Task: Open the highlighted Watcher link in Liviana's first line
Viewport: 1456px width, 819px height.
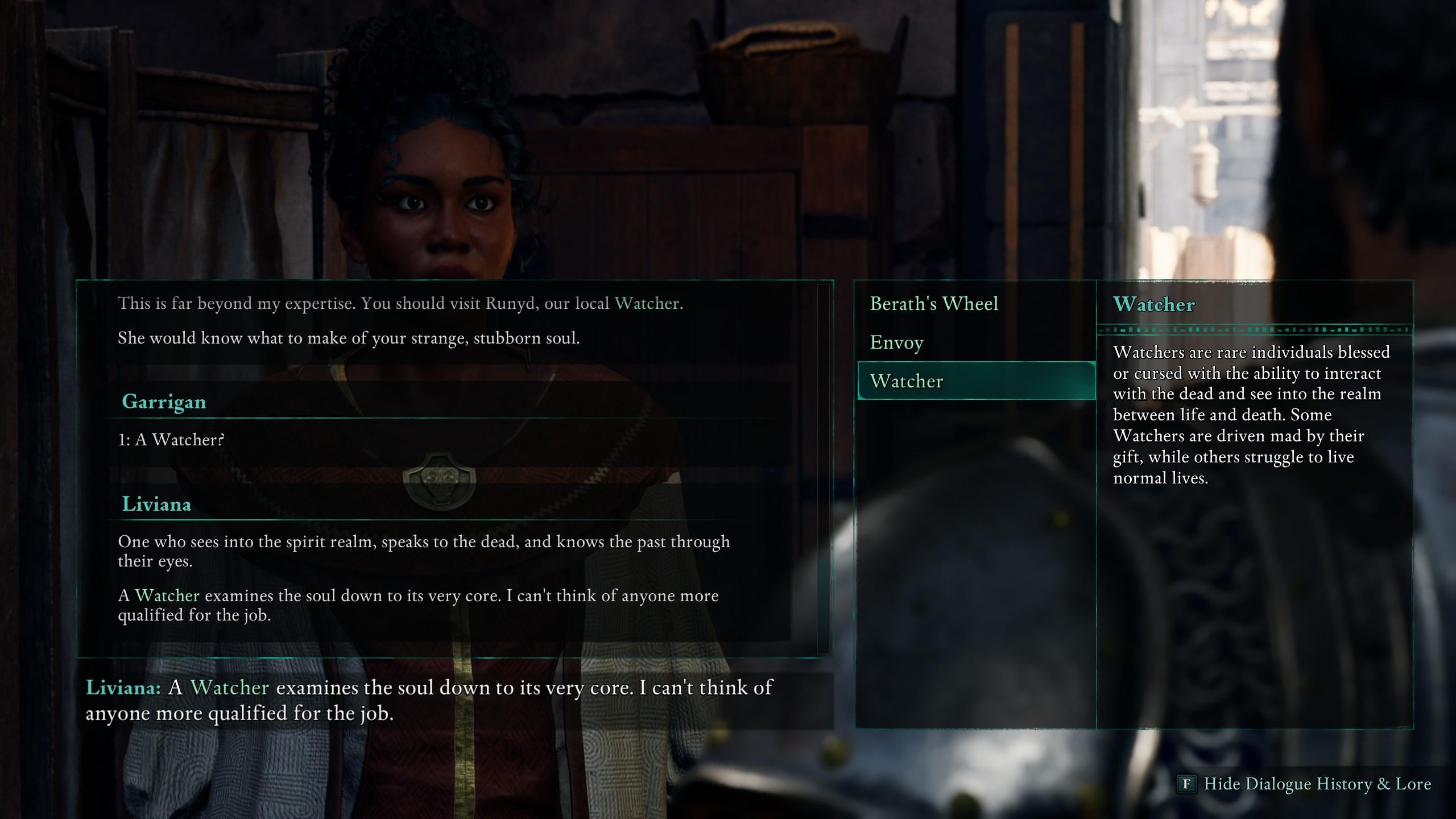Action: tap(648, 302)
